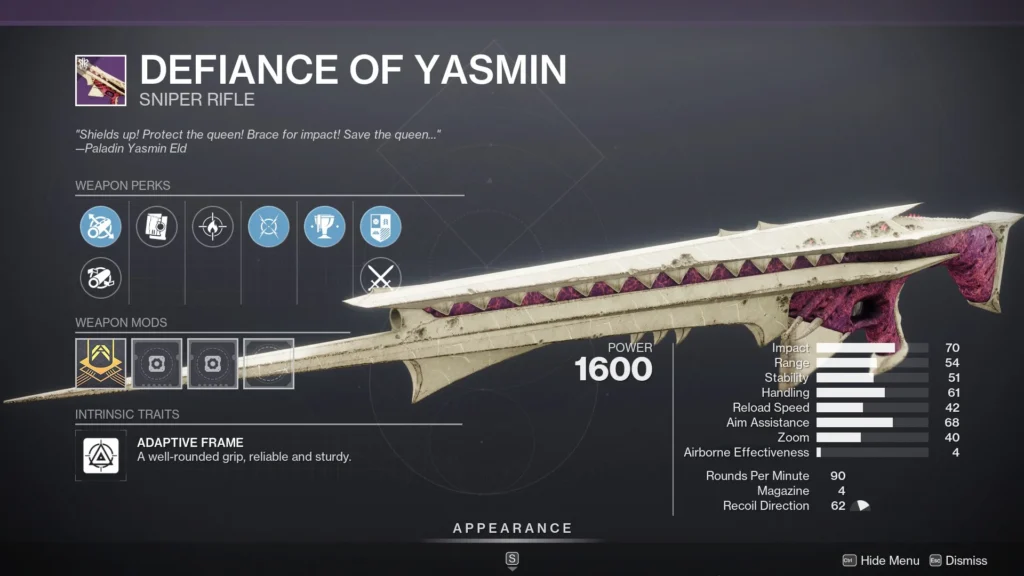Select the magazine perk icon
Image resolution: width=1024 pixels, height=576 pixels.
(x=156, y=227)
